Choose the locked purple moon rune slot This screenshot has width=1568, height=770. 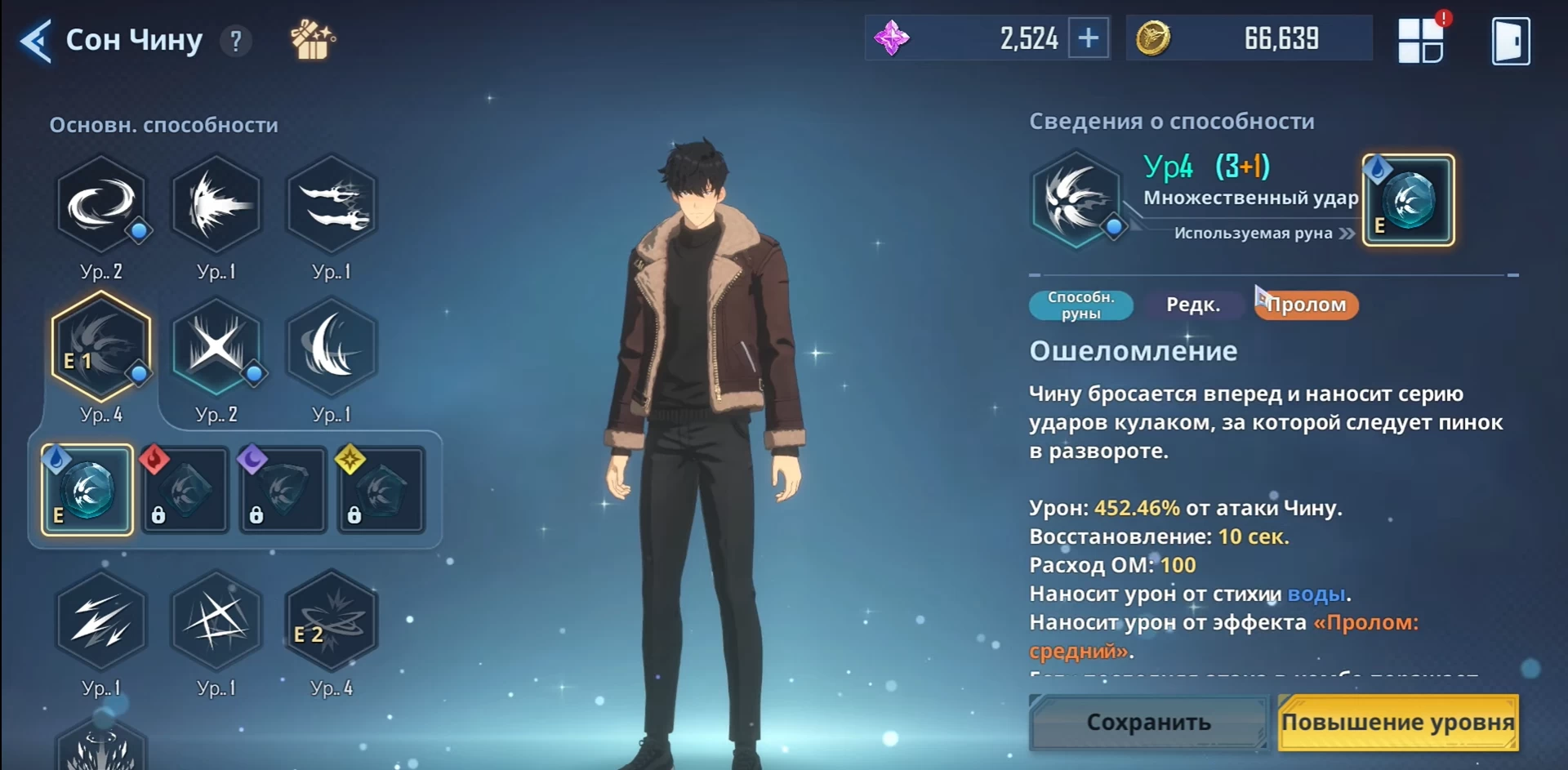tap(283, 490)
